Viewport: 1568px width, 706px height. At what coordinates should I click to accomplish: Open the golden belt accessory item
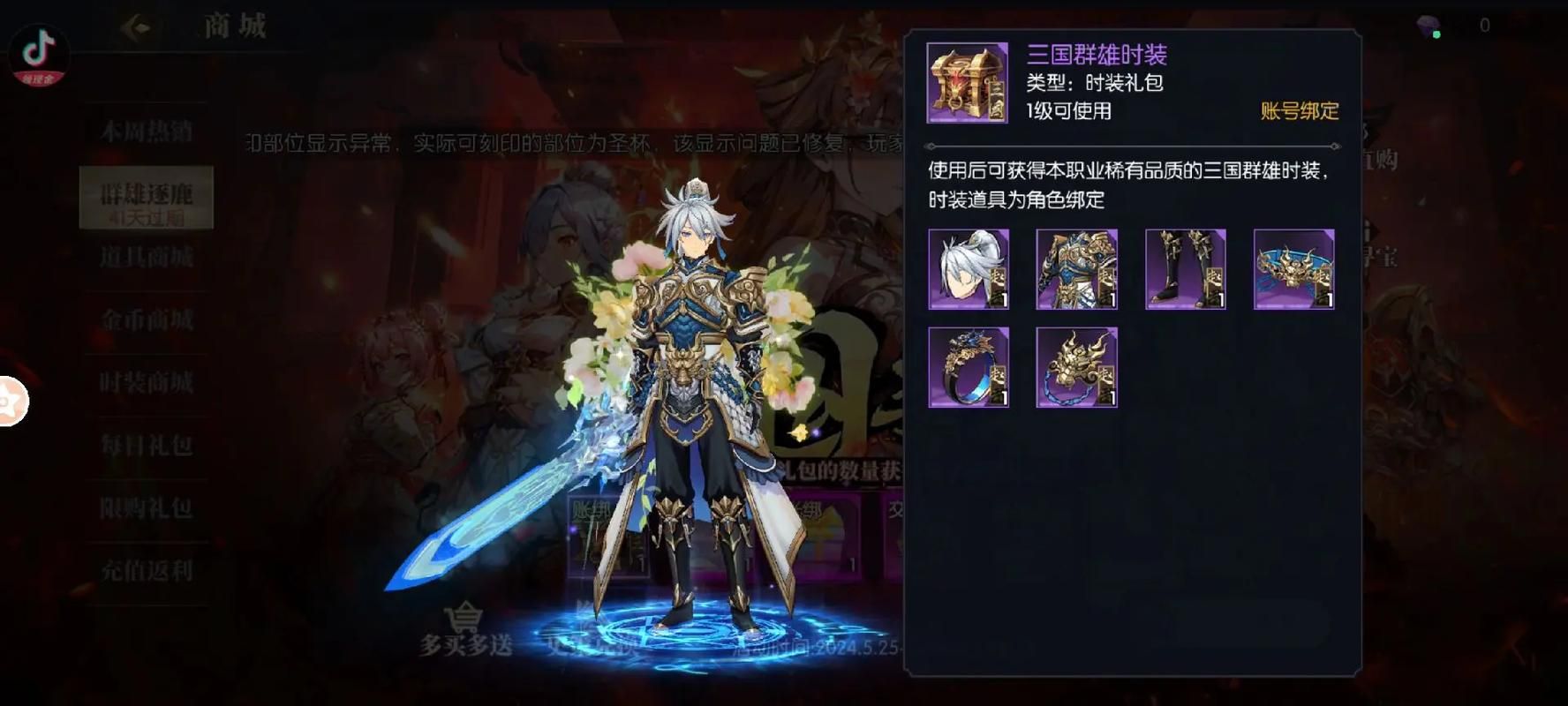1294,269
